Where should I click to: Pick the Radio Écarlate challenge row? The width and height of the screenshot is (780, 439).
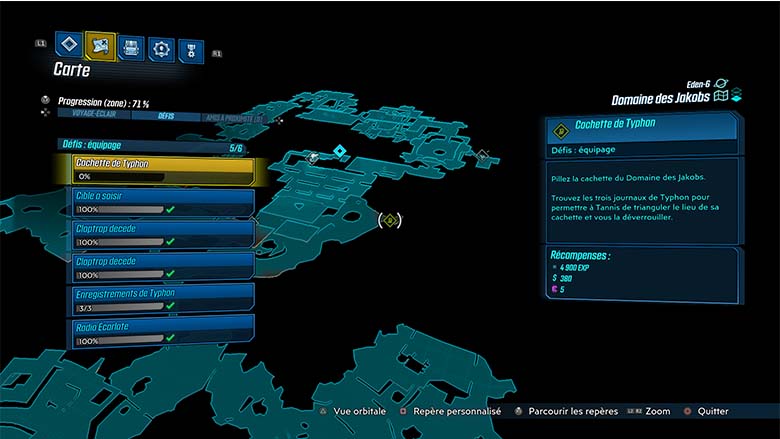tap(160, 332)
